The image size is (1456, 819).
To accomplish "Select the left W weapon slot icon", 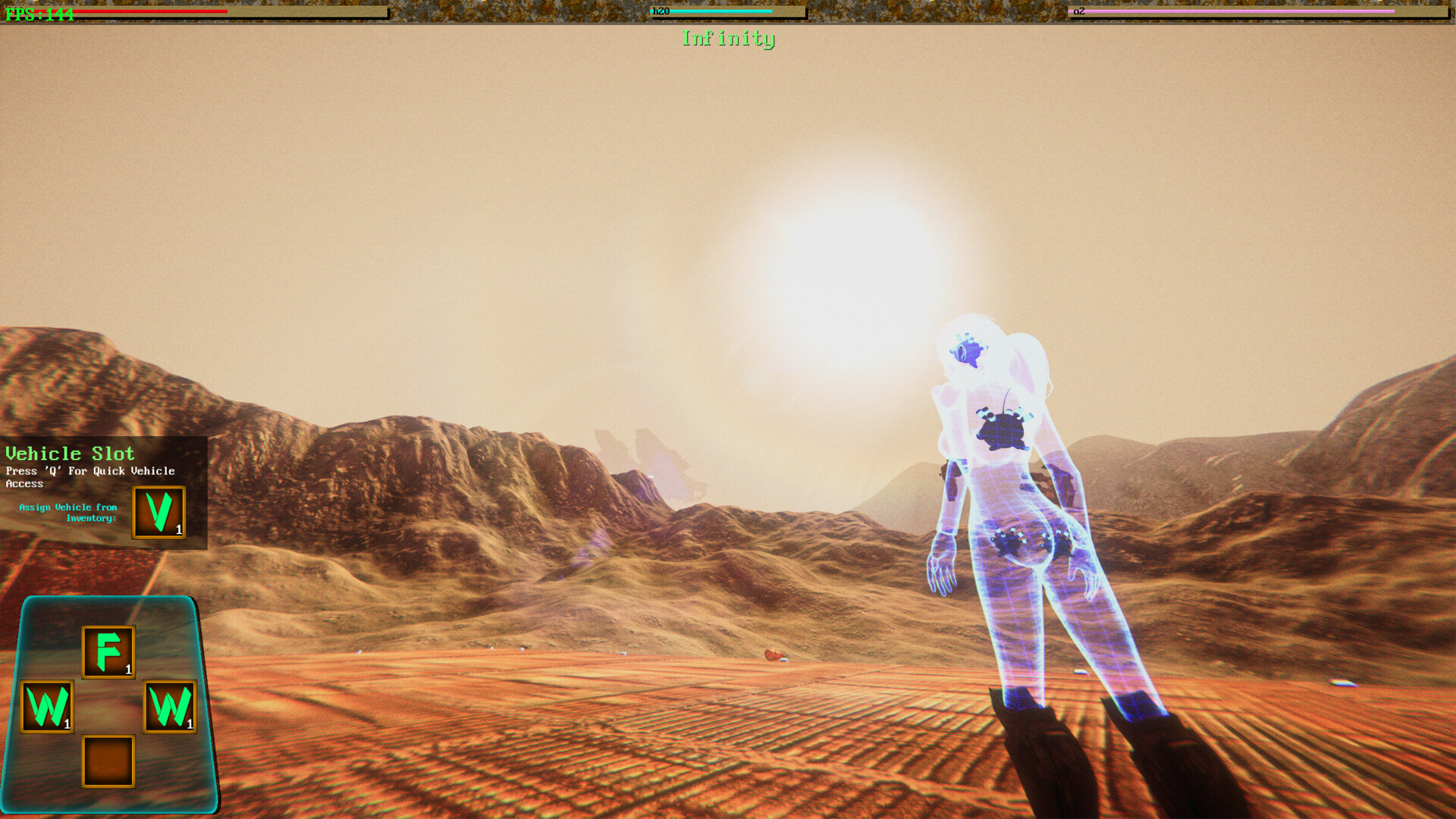I will (48, 707).
